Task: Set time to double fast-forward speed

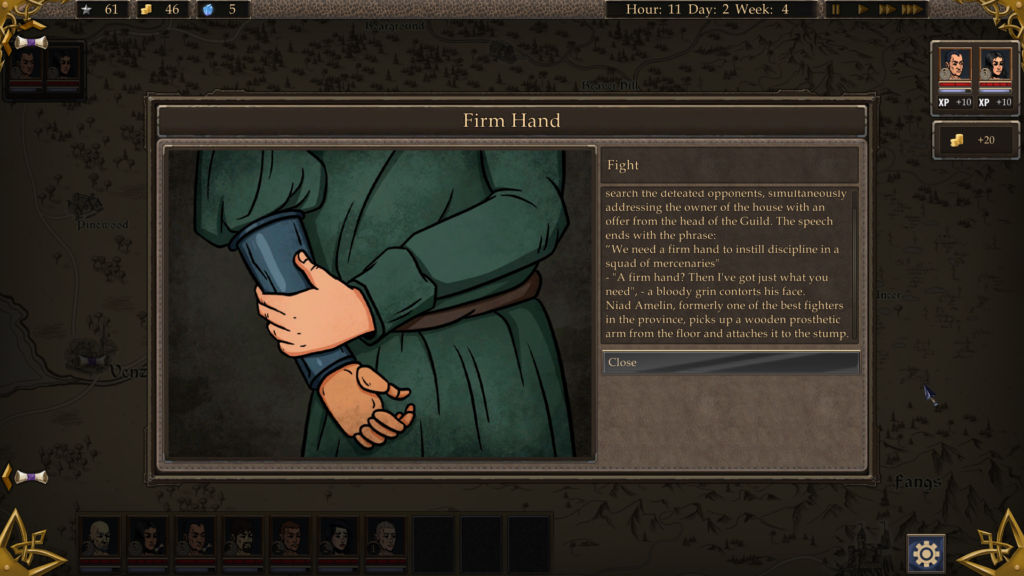Action: point(886,10)
